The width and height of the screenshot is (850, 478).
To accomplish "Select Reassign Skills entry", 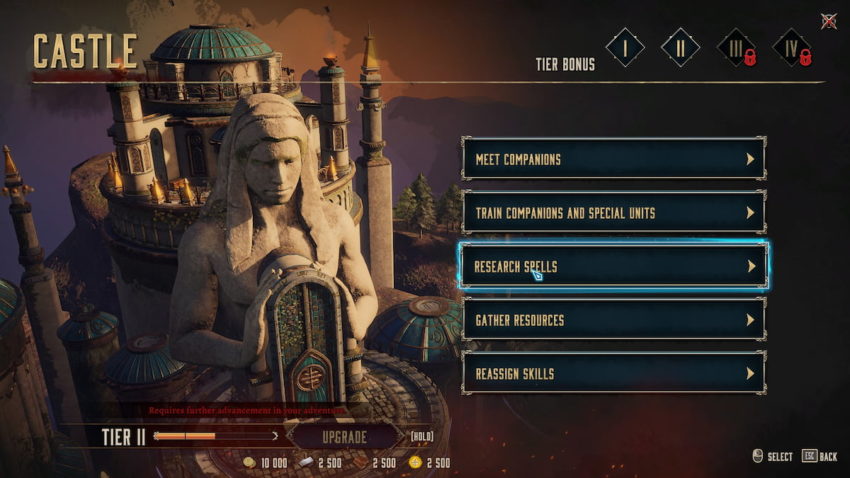I will [x=613, y=374].
